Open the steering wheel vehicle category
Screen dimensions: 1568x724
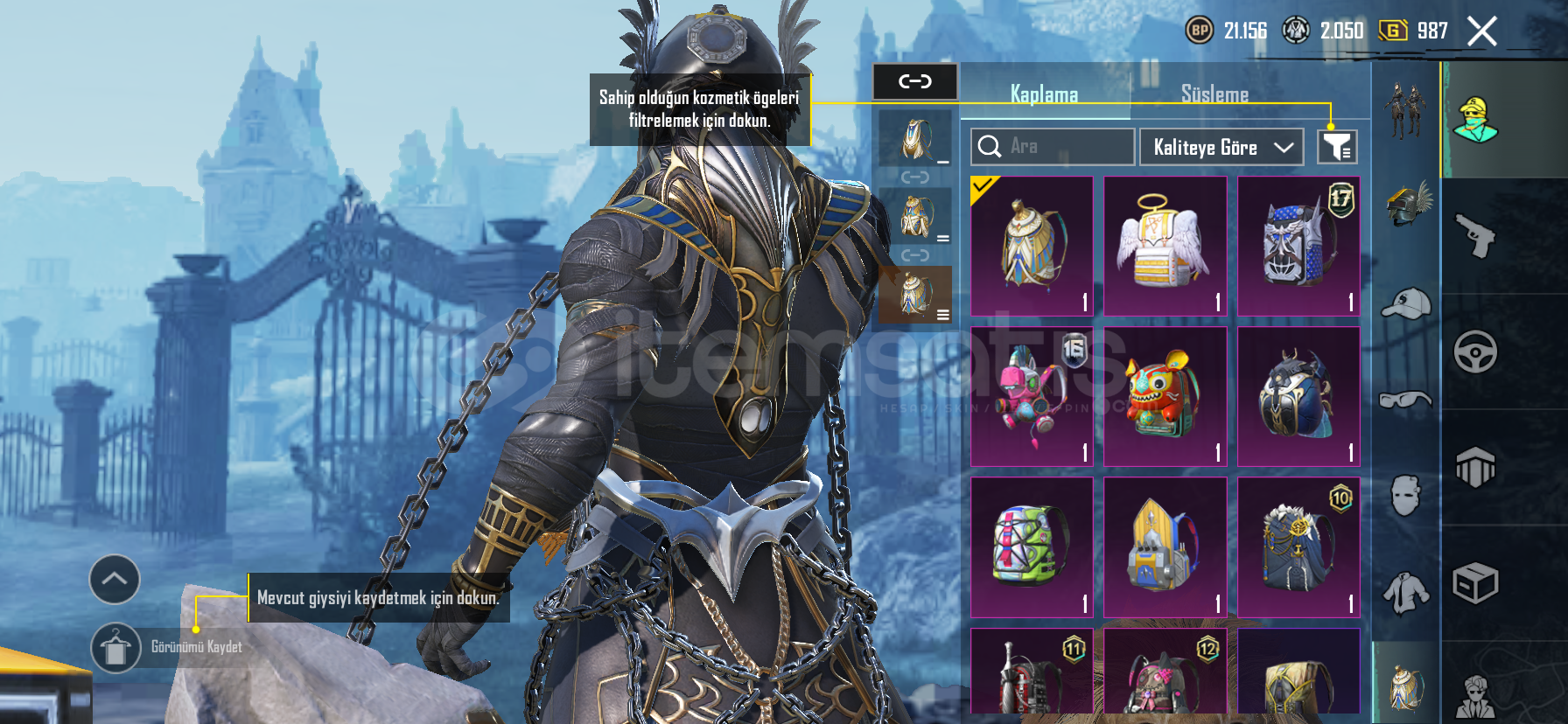1475,352
